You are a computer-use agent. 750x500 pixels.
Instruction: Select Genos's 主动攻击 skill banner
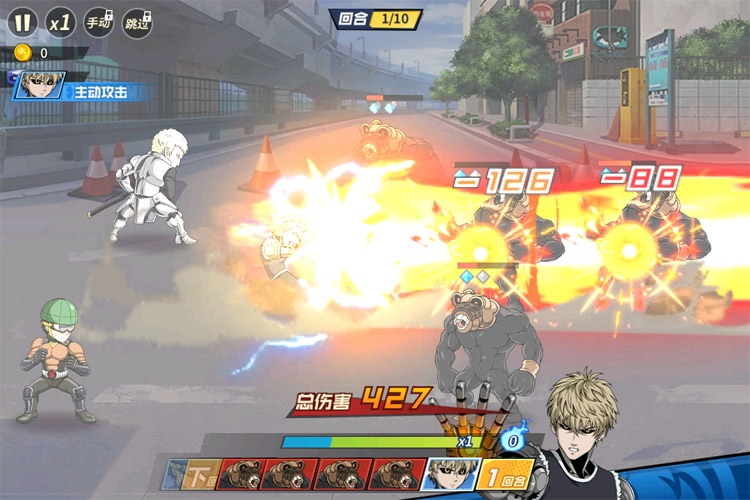[x=84, y=91]
